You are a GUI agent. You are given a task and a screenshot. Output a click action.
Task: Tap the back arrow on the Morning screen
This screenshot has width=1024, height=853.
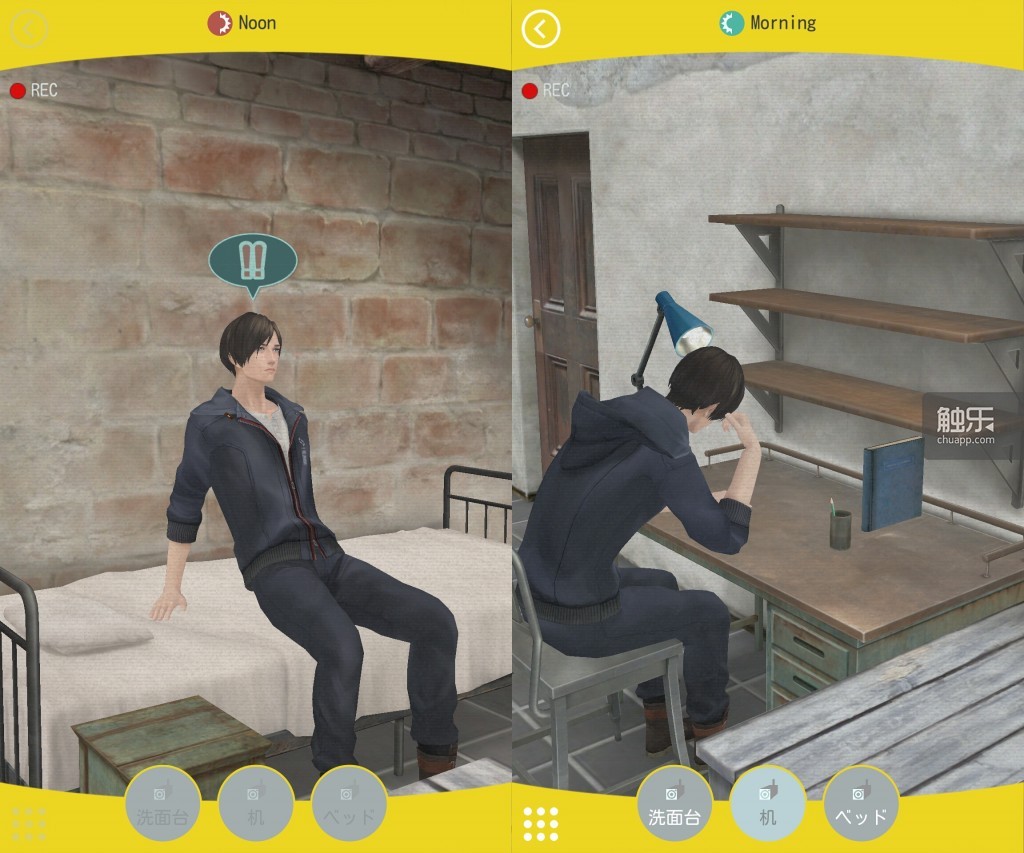pos(541,29)
